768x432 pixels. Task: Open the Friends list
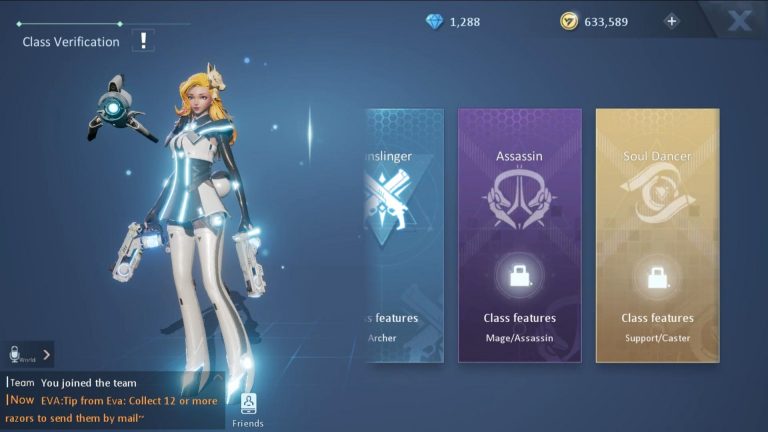[248, 408]
